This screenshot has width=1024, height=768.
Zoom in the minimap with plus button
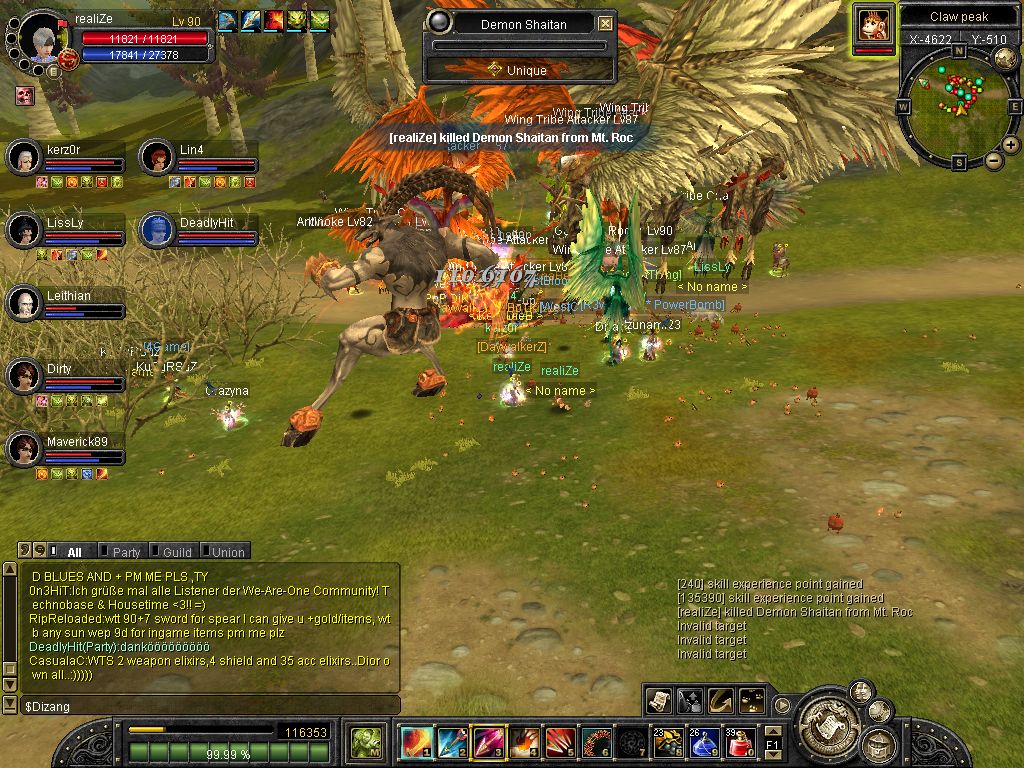coord(1011,145)
